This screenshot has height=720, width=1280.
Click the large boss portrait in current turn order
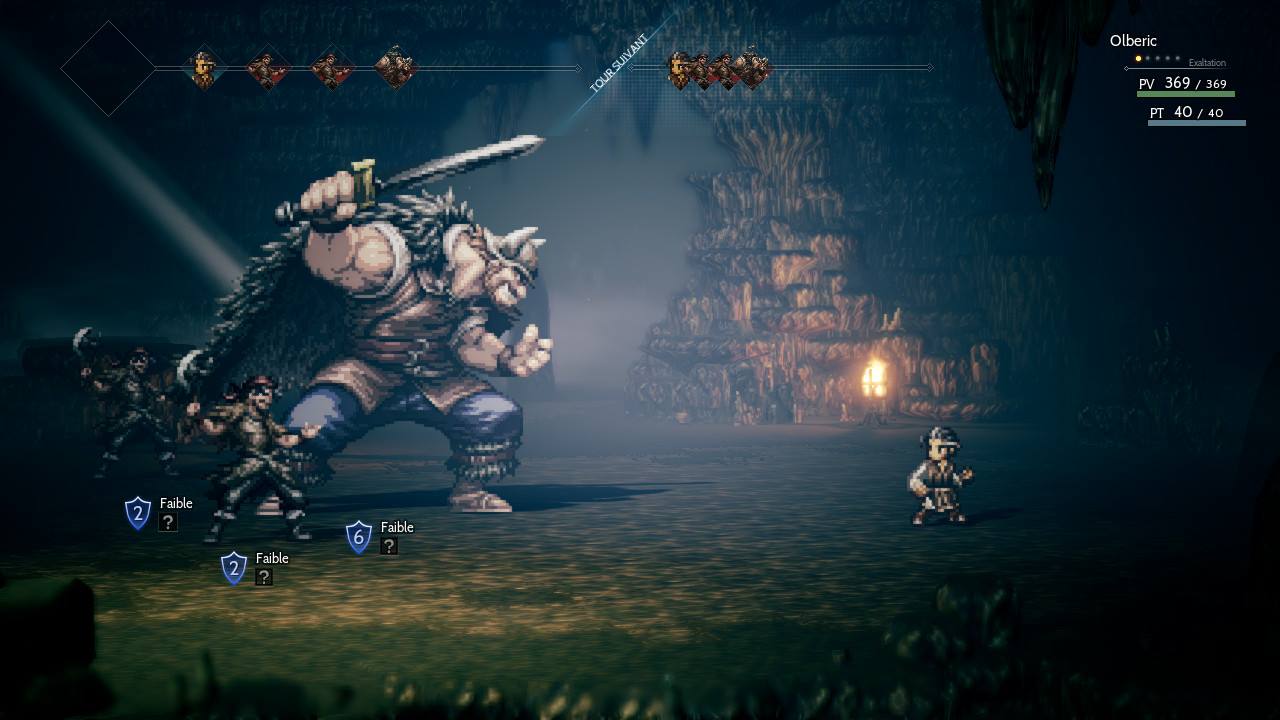click(395, 68)
